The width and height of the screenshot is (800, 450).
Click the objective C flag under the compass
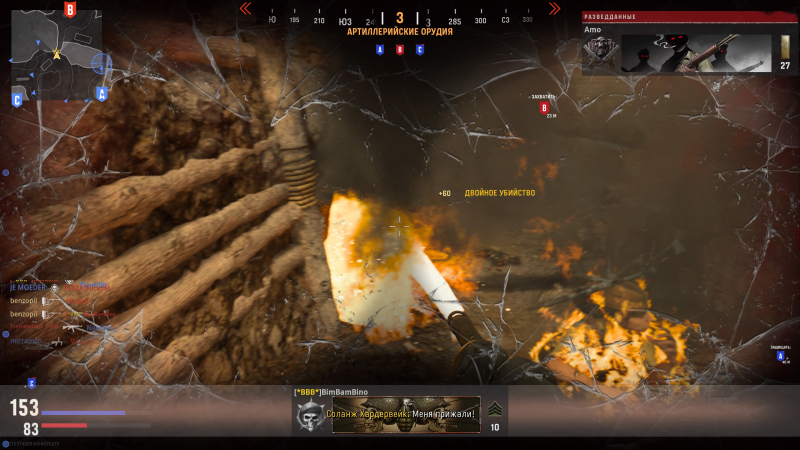click(419, 49)
